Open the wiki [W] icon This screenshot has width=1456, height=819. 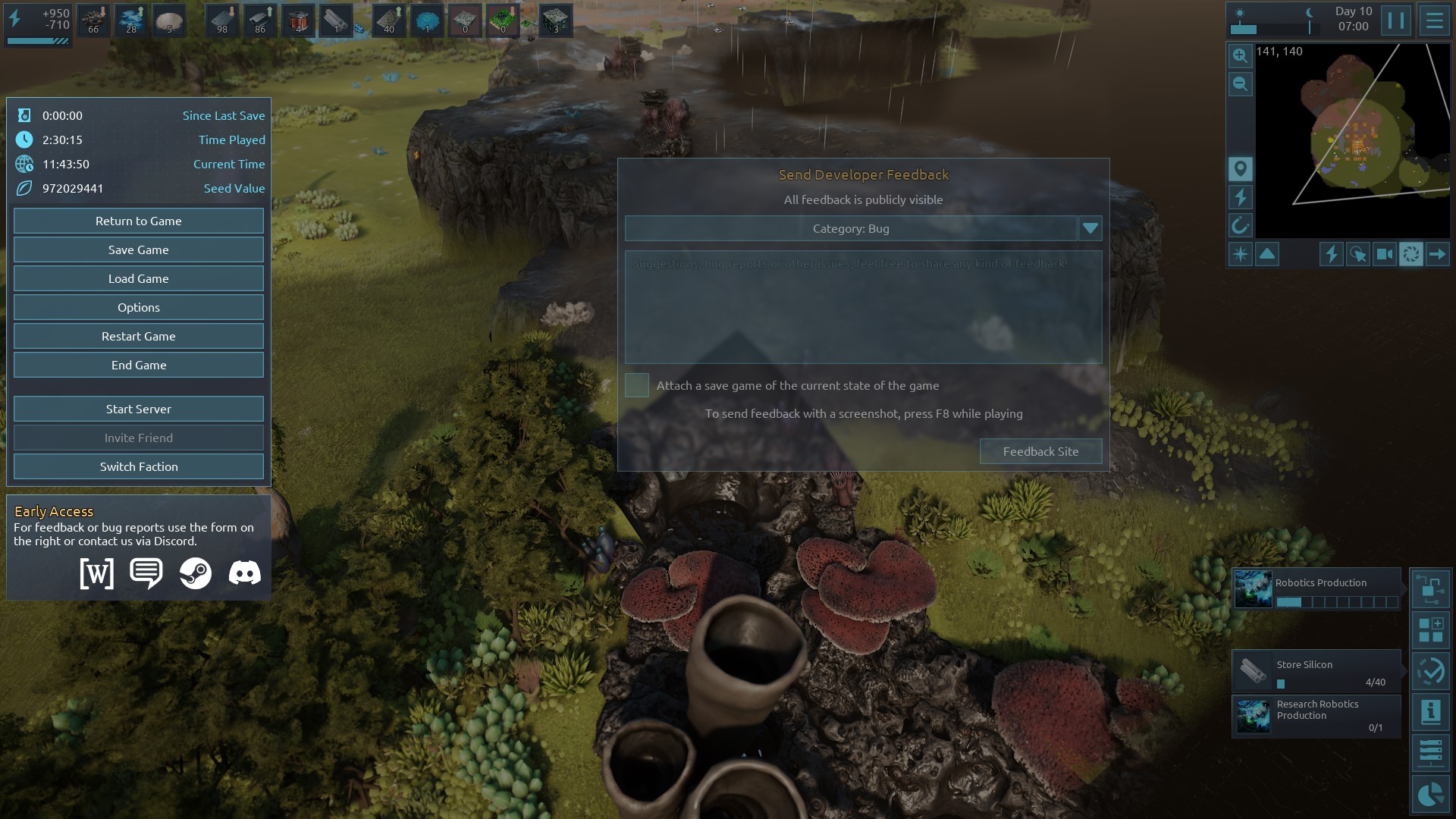(97, 573)
